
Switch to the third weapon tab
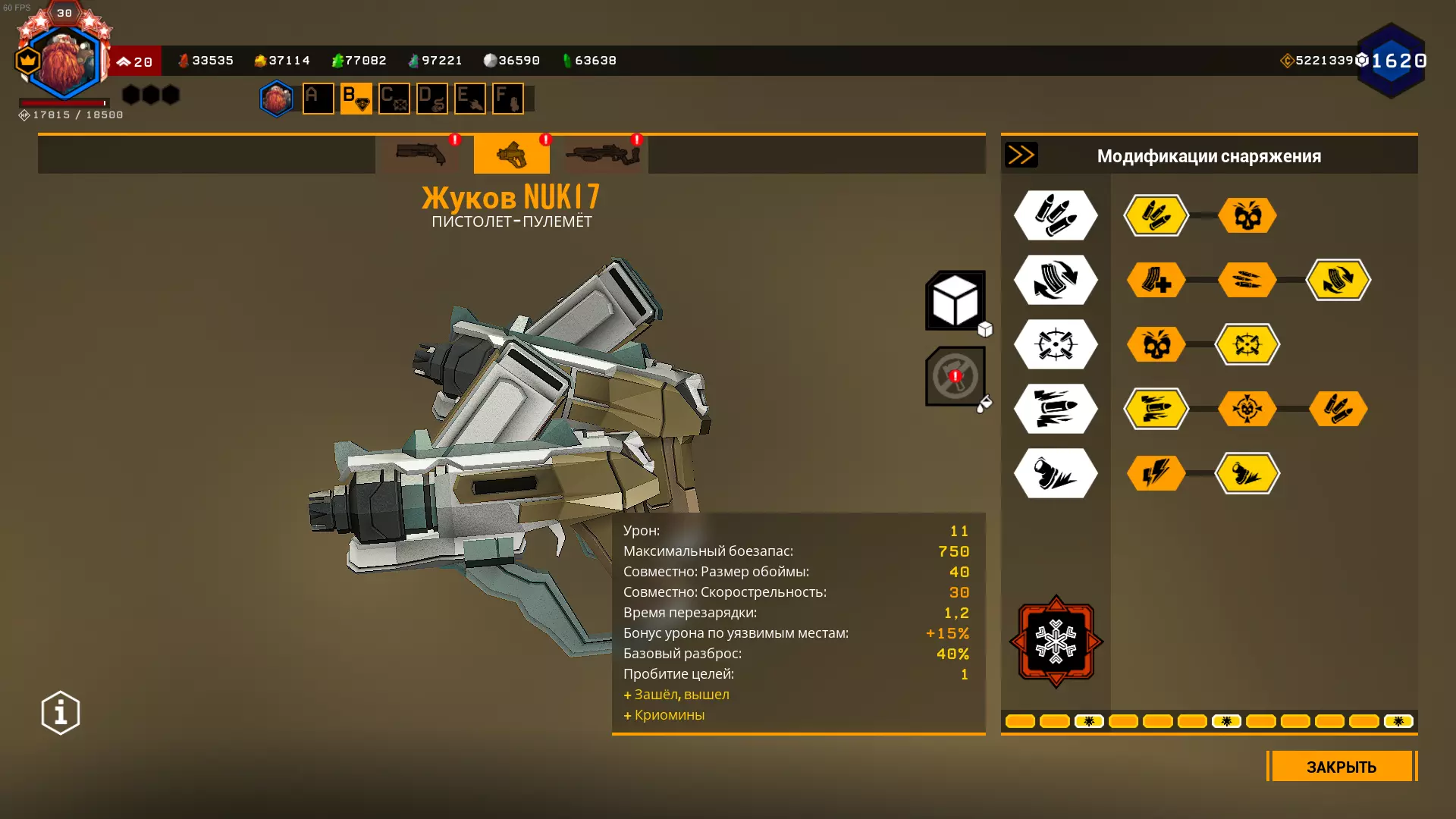[603, 155]
